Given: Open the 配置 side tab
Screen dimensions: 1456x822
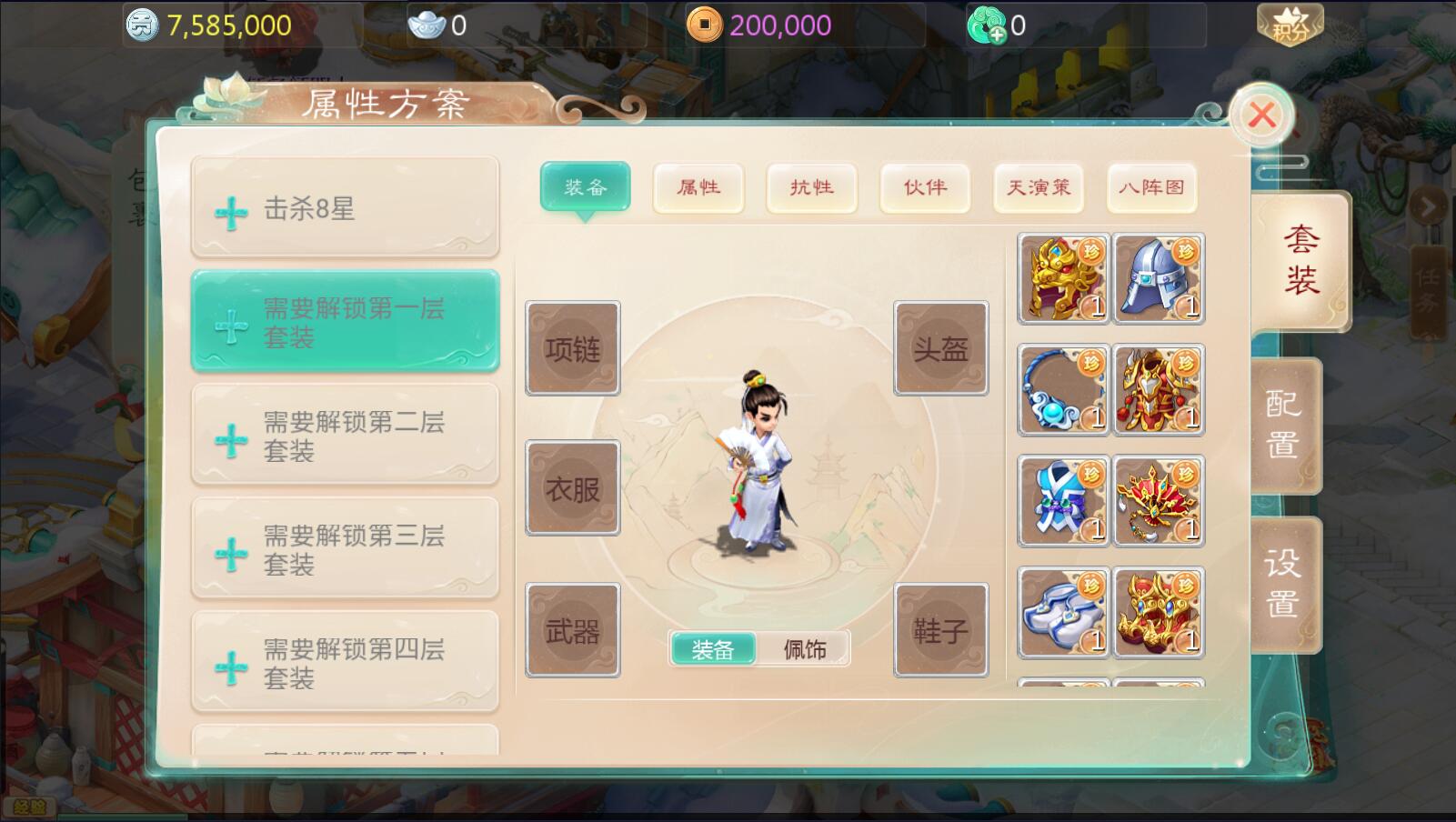Looking at the screenshot, I should (x=1283, y=425).
